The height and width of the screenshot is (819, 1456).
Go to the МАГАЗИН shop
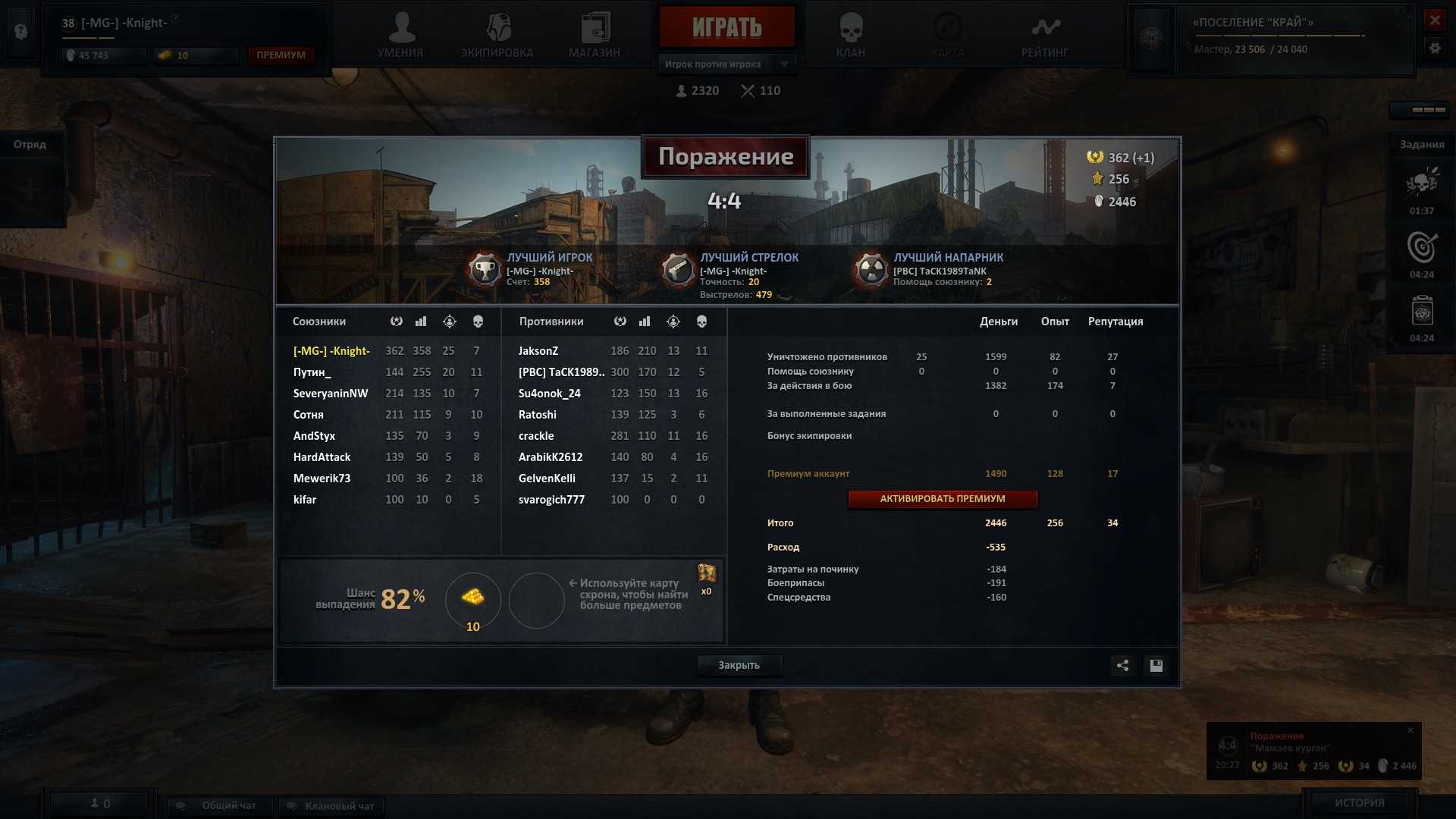click(595, 36)
